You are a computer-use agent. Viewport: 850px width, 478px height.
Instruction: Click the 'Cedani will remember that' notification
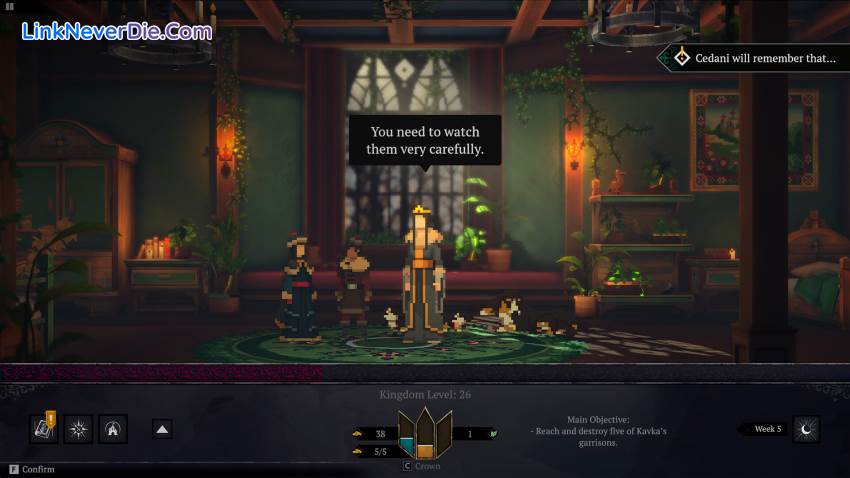tap(756, 58)
